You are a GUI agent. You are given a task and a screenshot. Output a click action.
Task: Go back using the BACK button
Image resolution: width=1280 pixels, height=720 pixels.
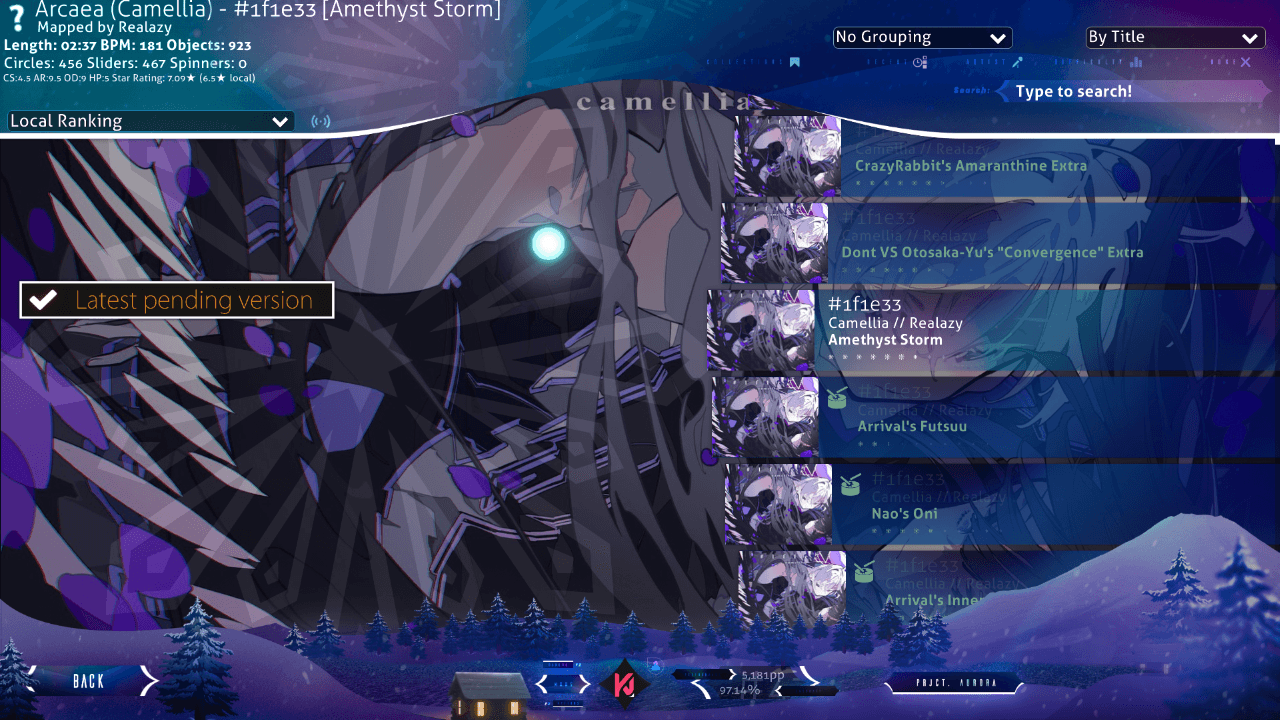tap(88, 681)
